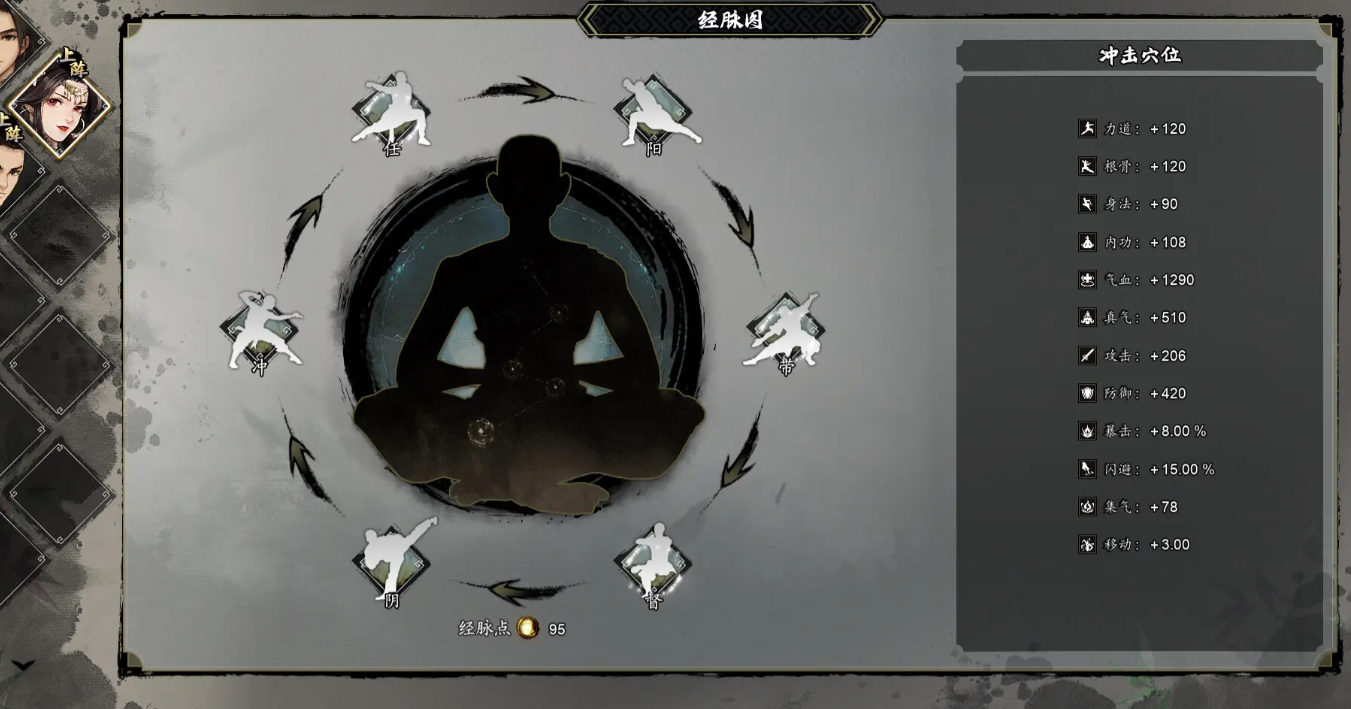This screenshot has width=1351, height=709.
Task: Select the 阳 meridian stance node
Action: (653, 112)
